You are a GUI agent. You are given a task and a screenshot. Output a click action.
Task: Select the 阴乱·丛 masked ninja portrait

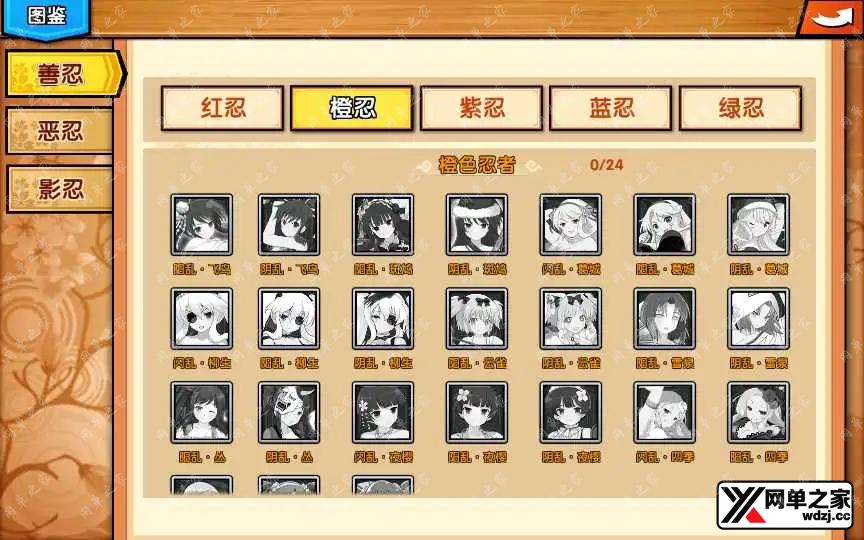290,413
